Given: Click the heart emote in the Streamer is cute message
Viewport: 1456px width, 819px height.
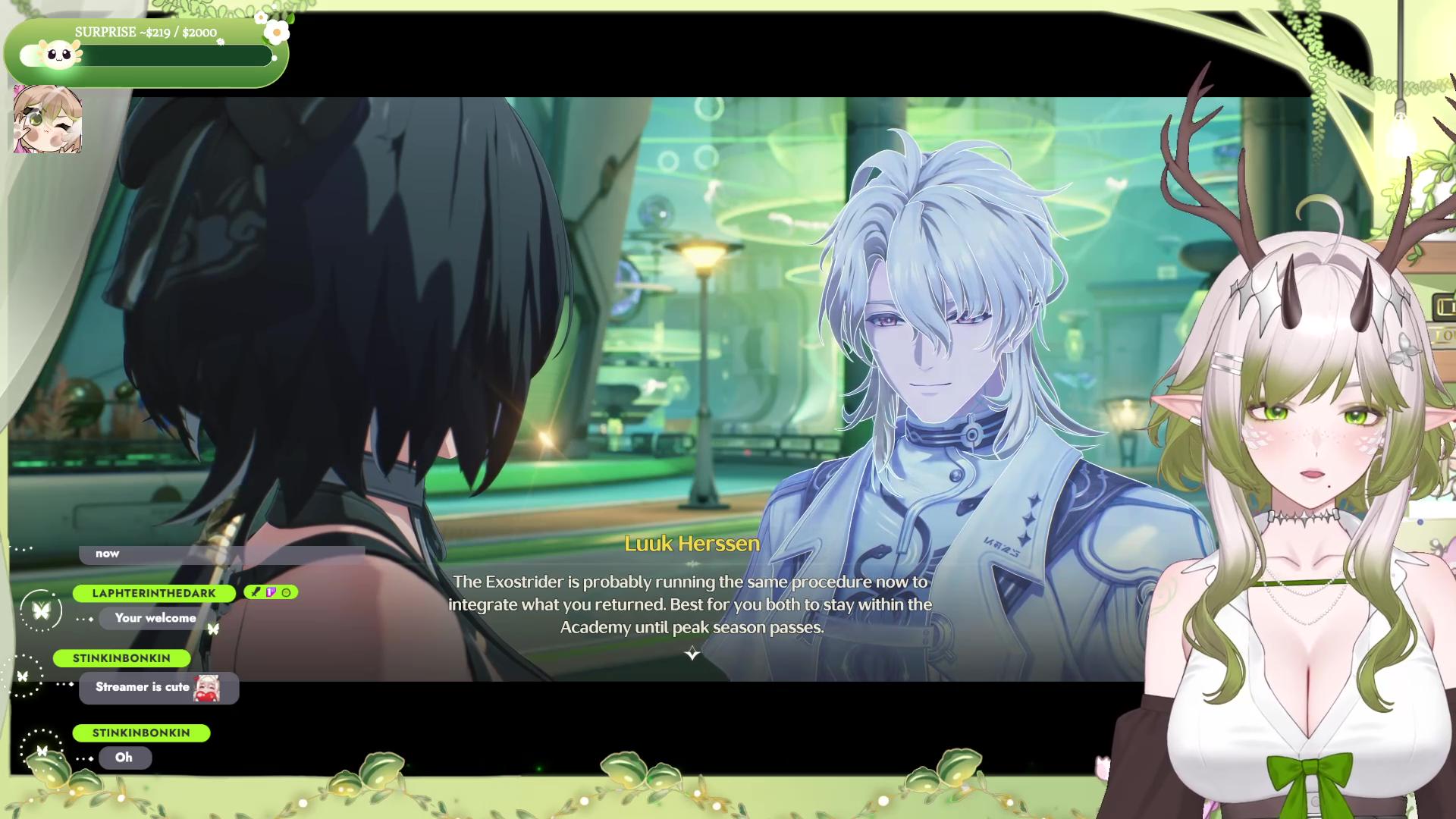Looking at the screenshot, I should point(207,687).
